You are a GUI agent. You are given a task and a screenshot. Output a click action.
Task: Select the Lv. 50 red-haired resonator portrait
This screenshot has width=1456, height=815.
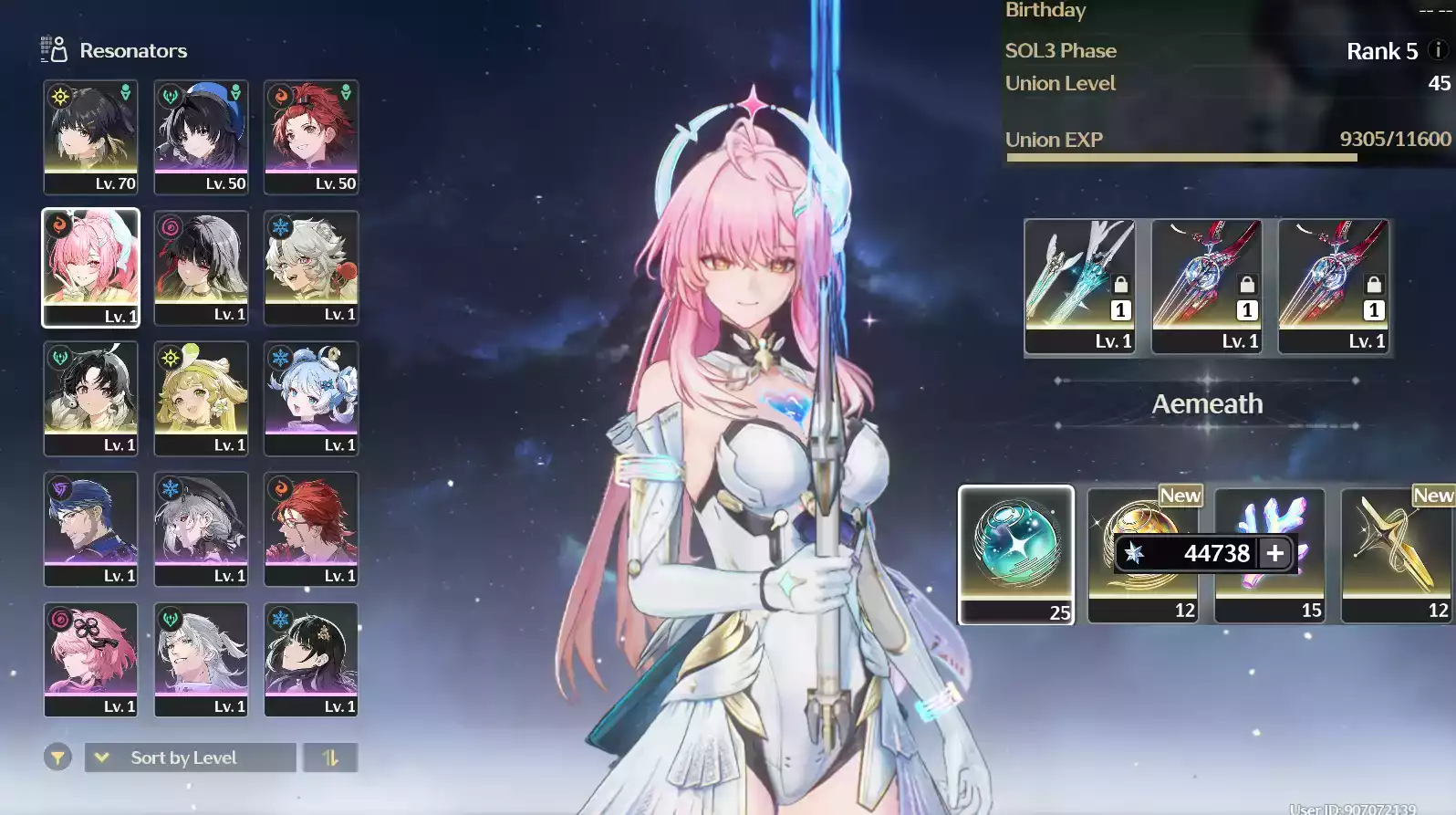point(311,136)
